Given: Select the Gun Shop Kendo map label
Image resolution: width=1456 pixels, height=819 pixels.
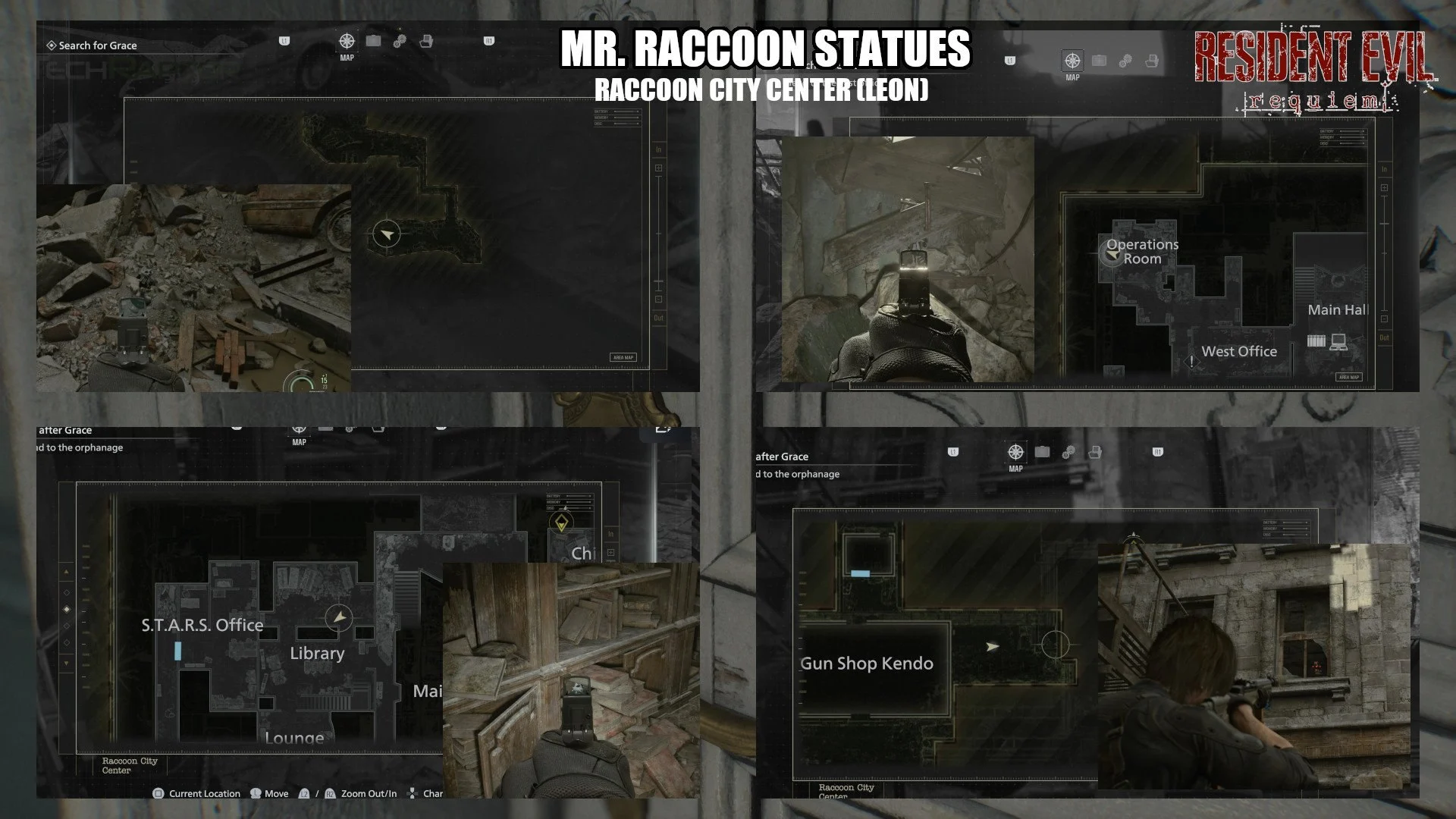Looking at the screenshot, I should point(867,664).
